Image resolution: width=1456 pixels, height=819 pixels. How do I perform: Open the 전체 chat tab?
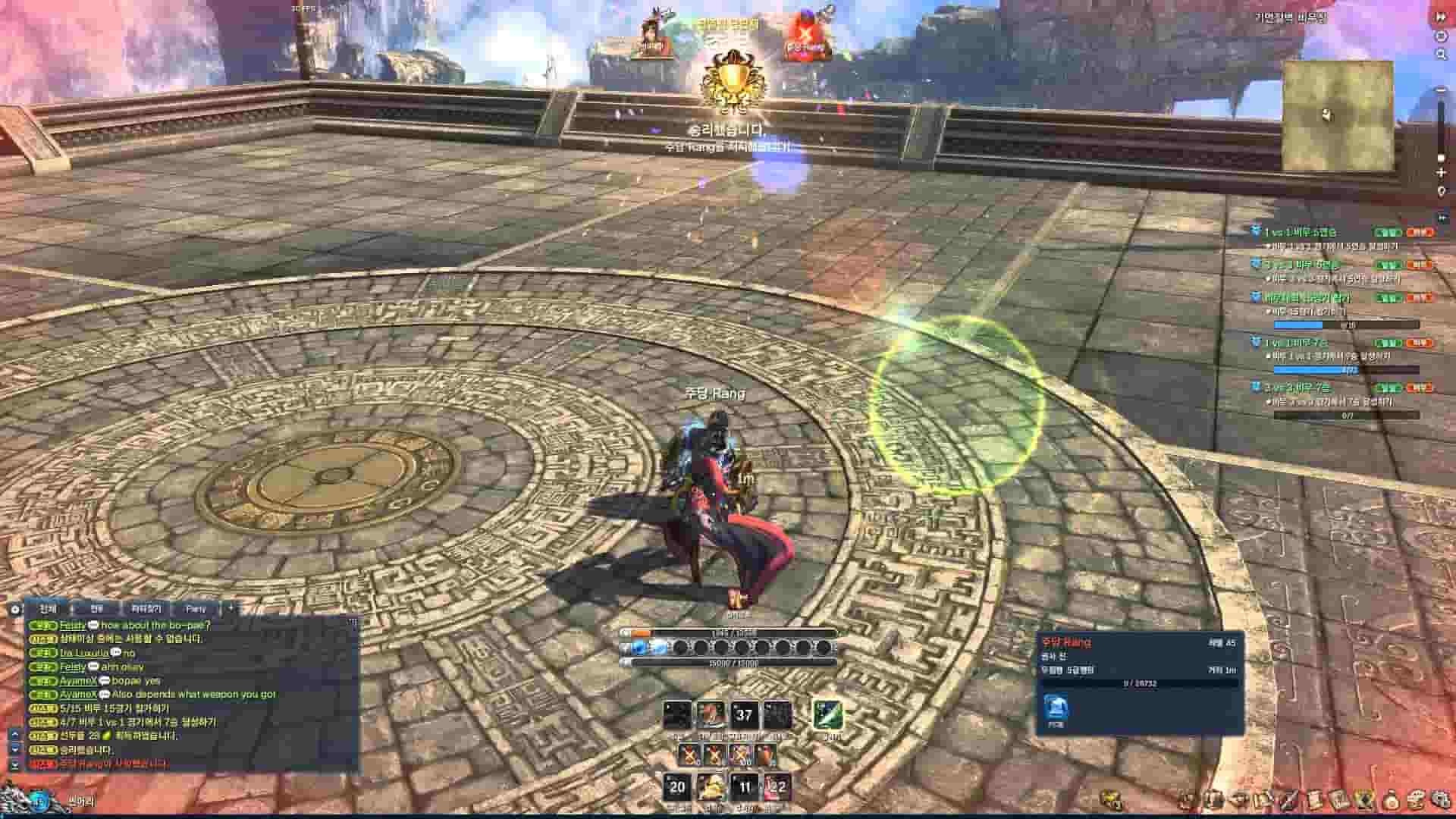(47, 609)
